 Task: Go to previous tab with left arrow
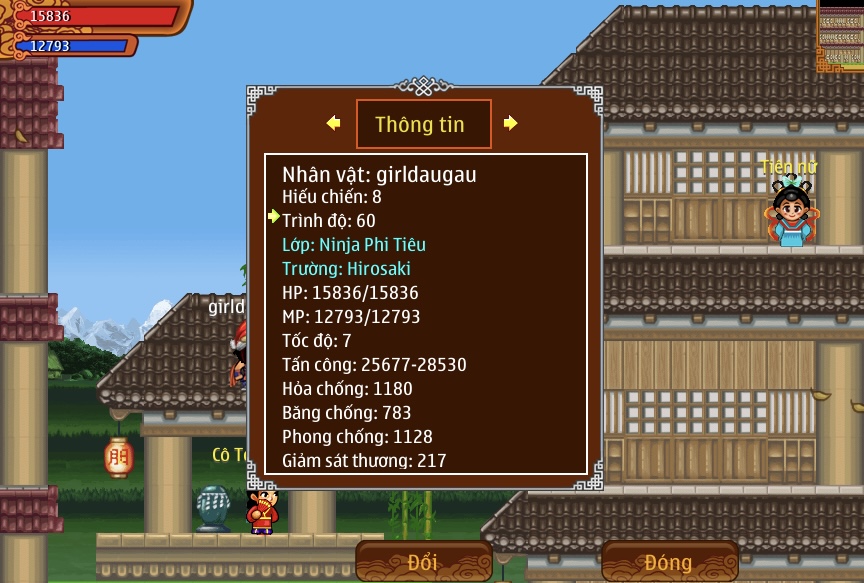click(x=334, y=123)
